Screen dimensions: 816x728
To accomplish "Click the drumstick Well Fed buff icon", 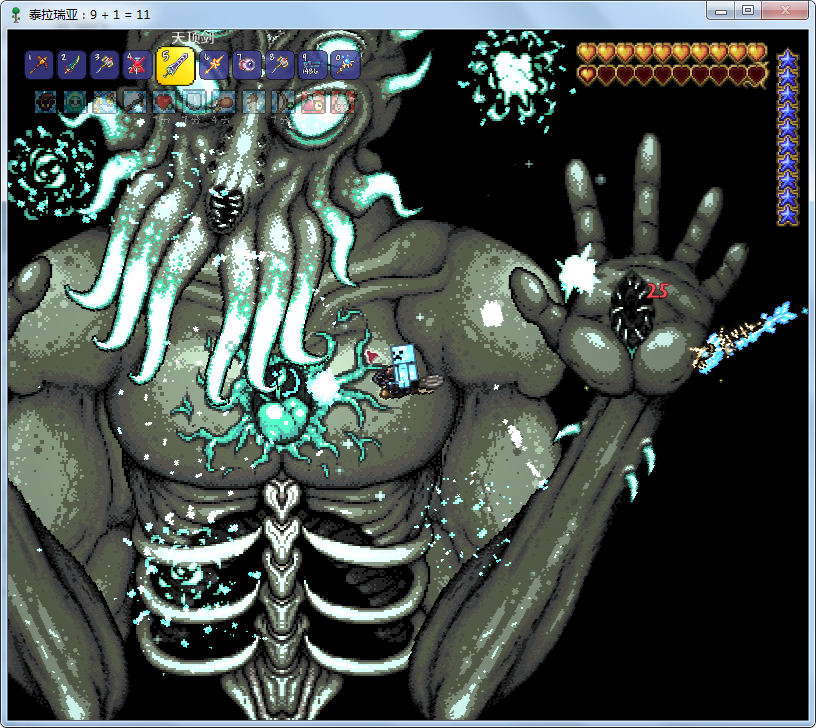I will (x=223, y=101).
